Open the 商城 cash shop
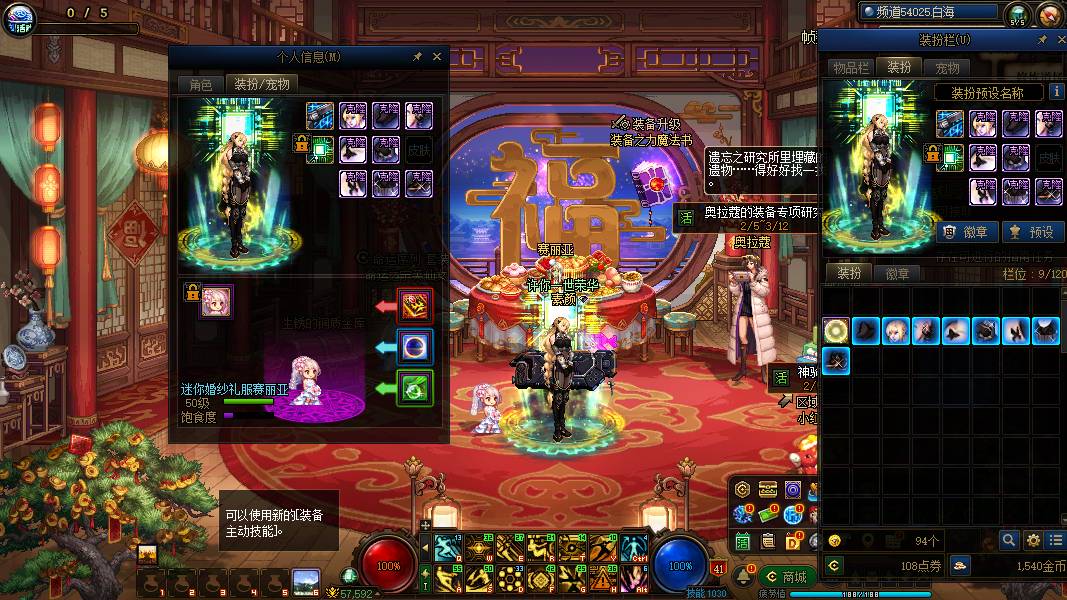The width and height of the screenshot is (1067, 600). pyautogui.click(x=785, y=577)
